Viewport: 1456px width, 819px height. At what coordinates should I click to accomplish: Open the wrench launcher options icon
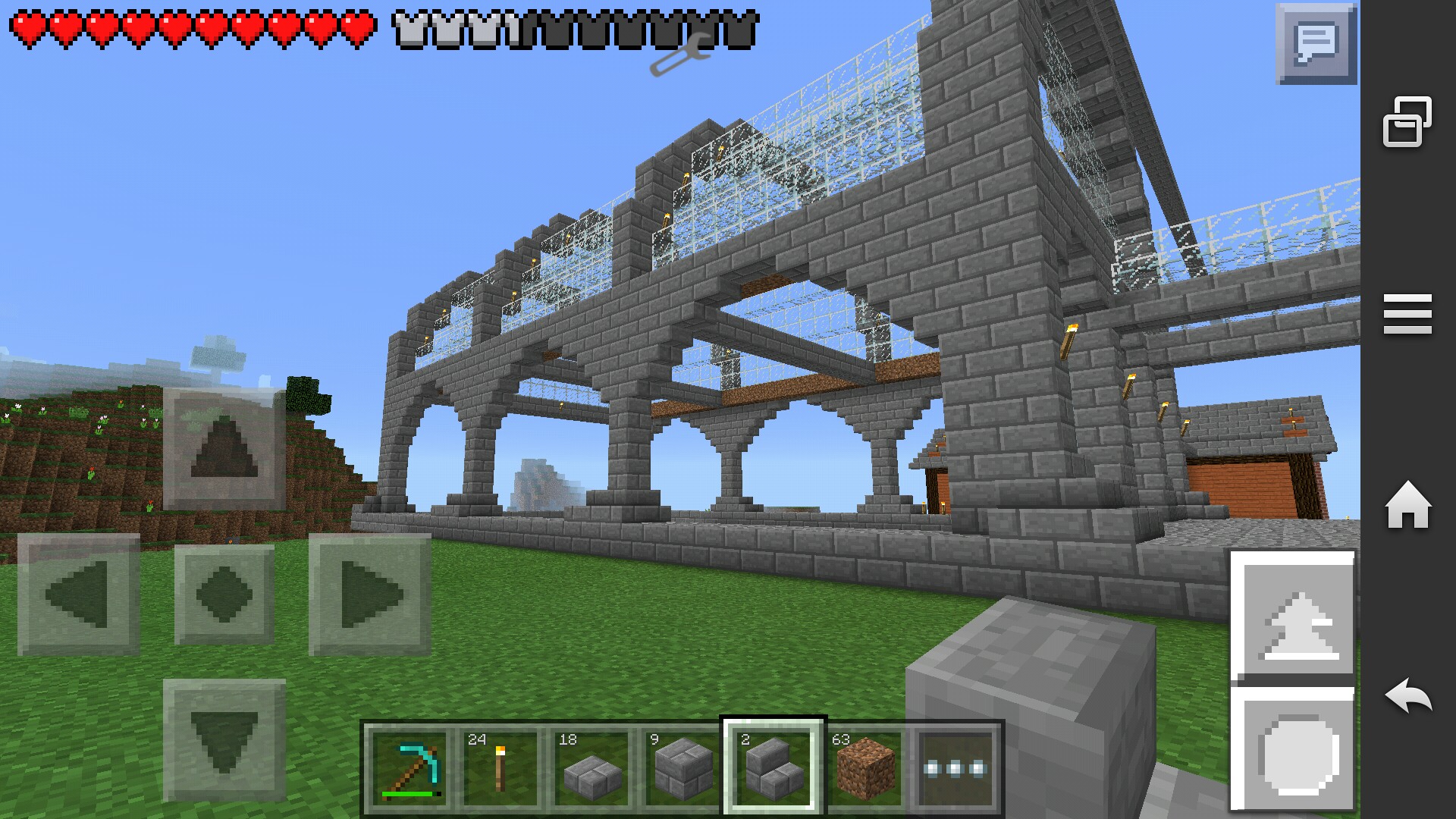[x=680, y=55]
